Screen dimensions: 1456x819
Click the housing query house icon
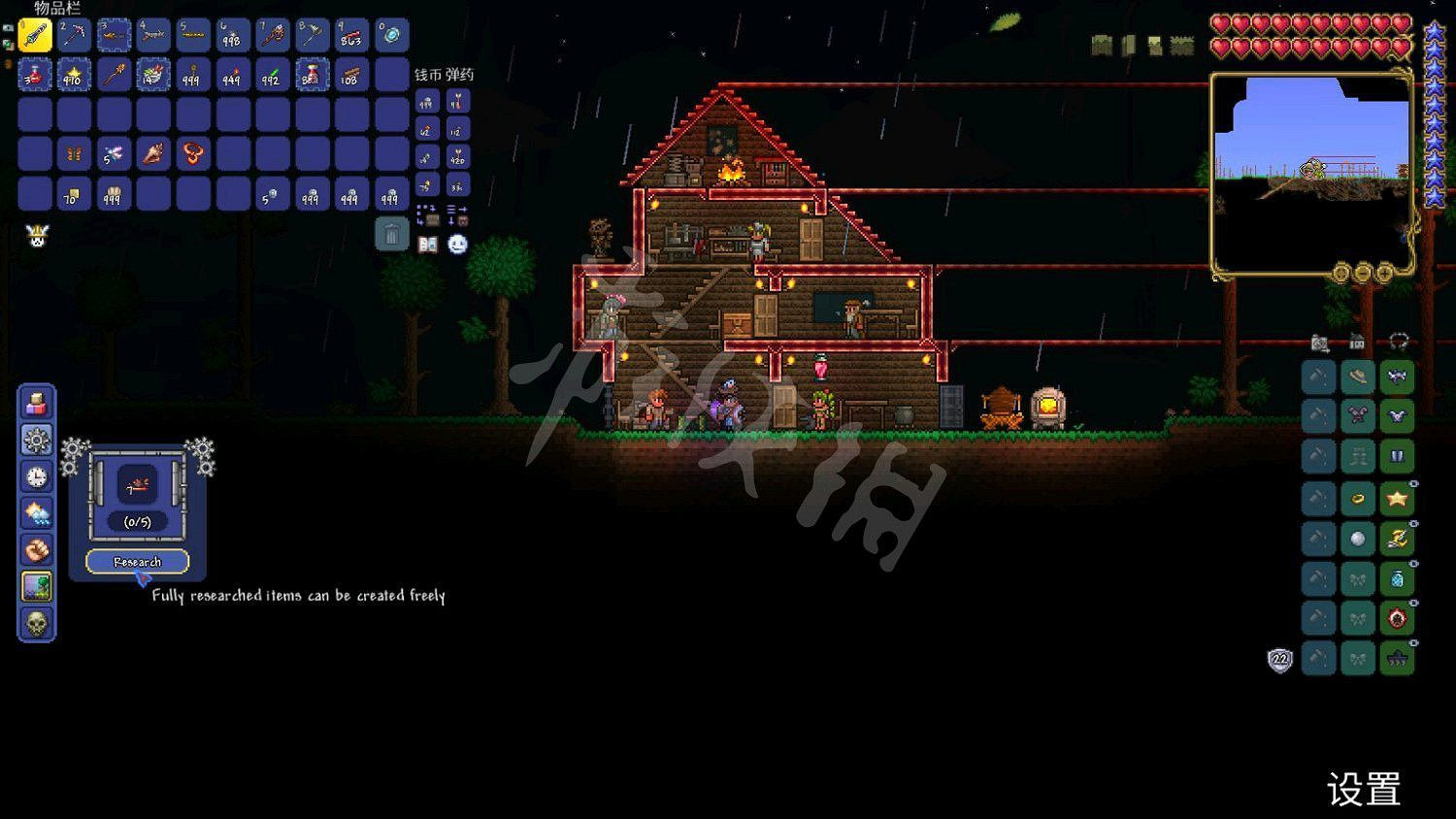pos(1355,340)
